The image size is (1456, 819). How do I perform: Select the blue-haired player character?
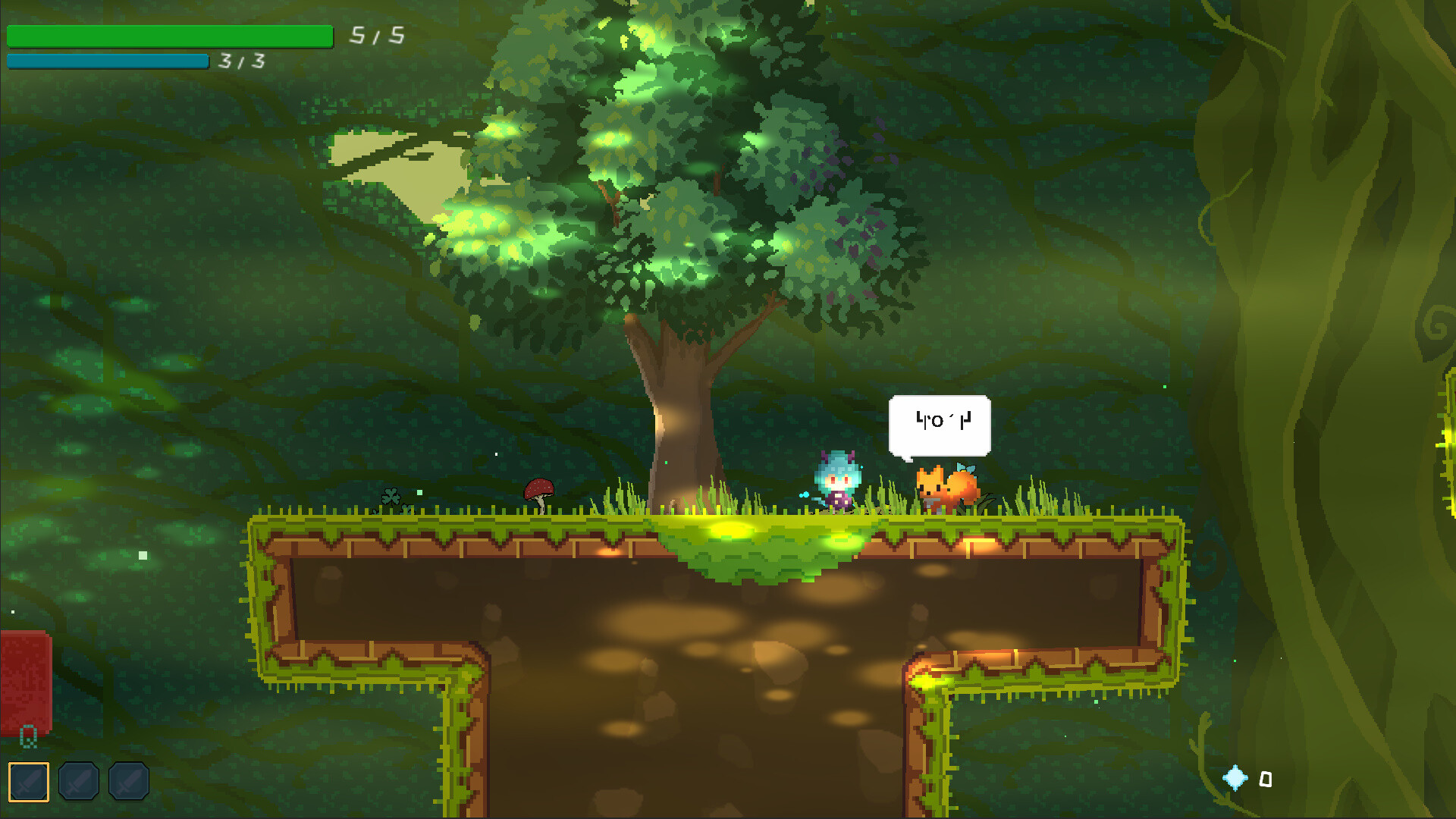[838, 482]
